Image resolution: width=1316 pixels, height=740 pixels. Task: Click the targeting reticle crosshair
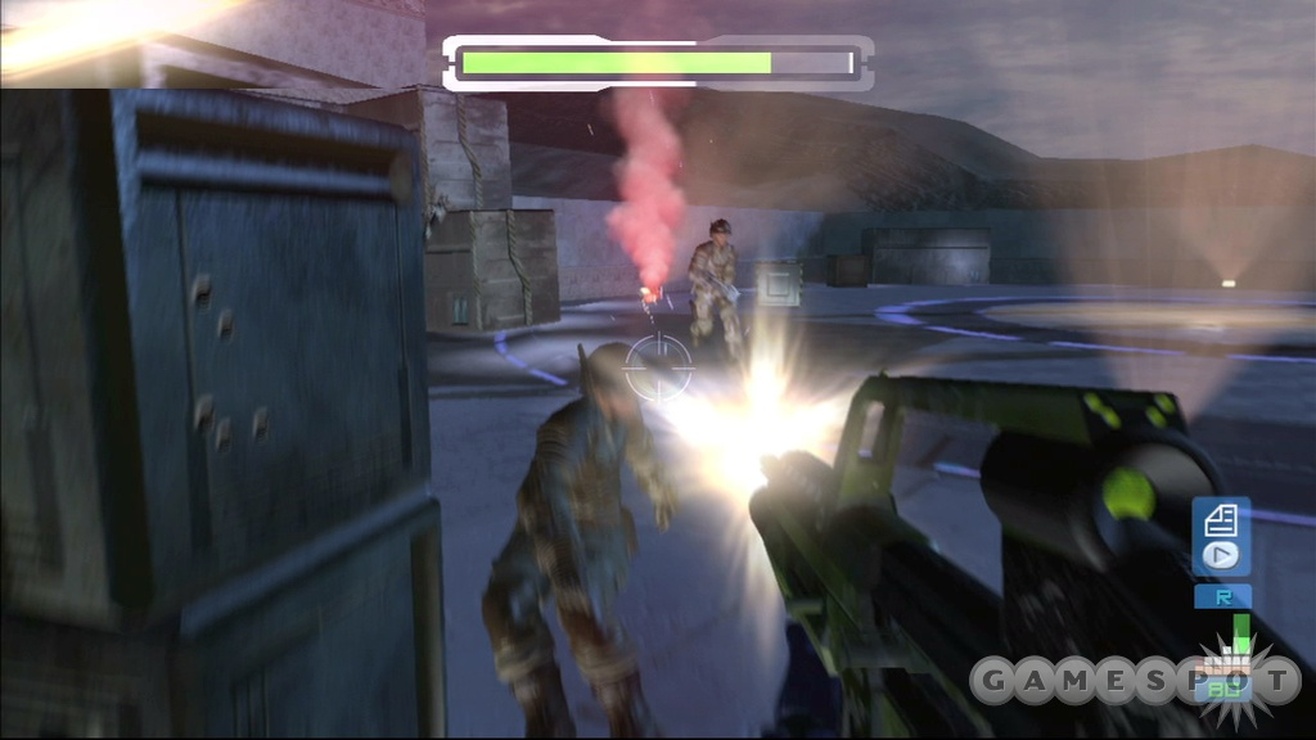click(659, 366)
